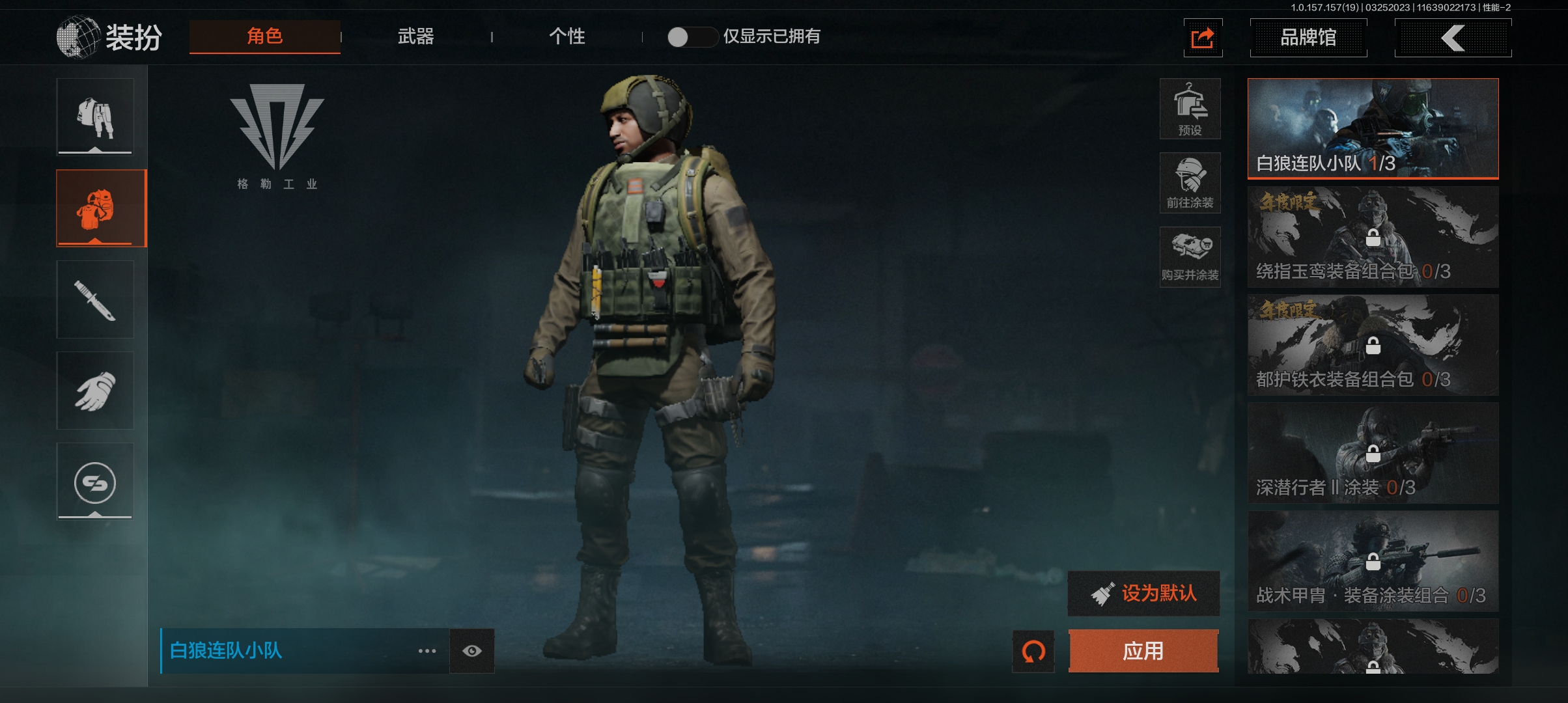Select the combat knife category icon

tap(95, 299)
